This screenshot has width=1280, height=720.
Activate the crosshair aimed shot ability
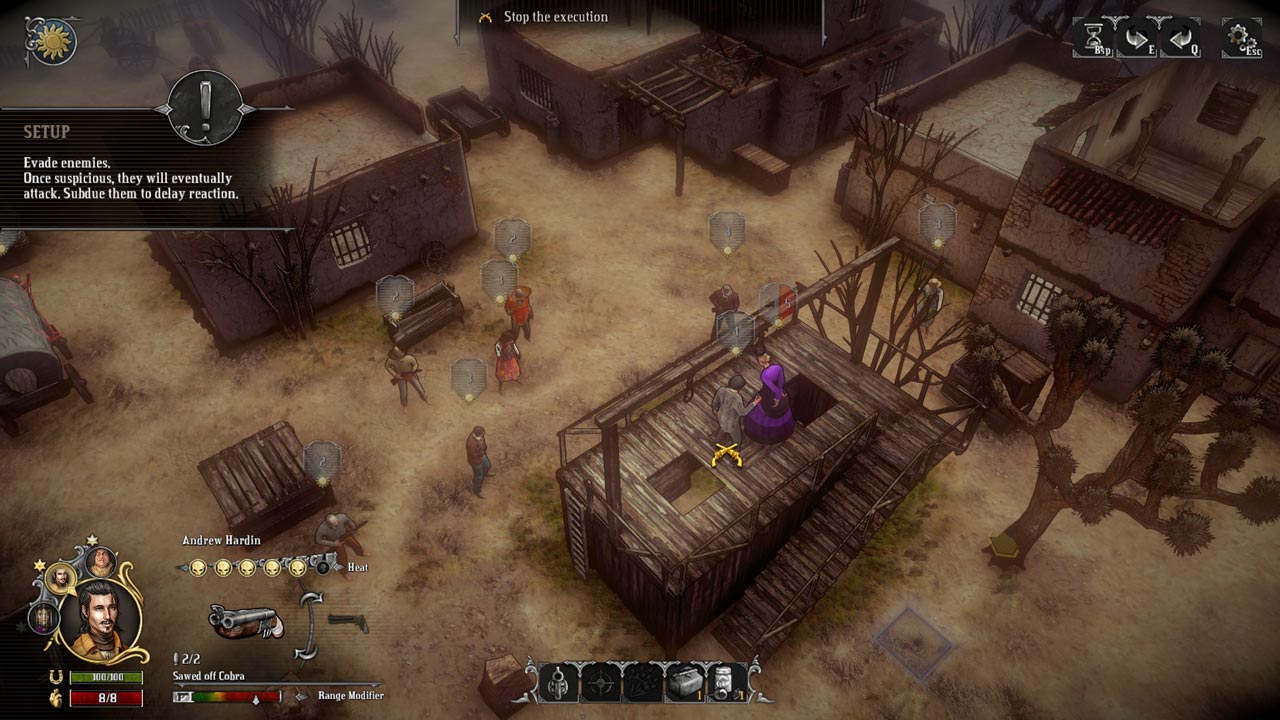(x=600, y=683)
